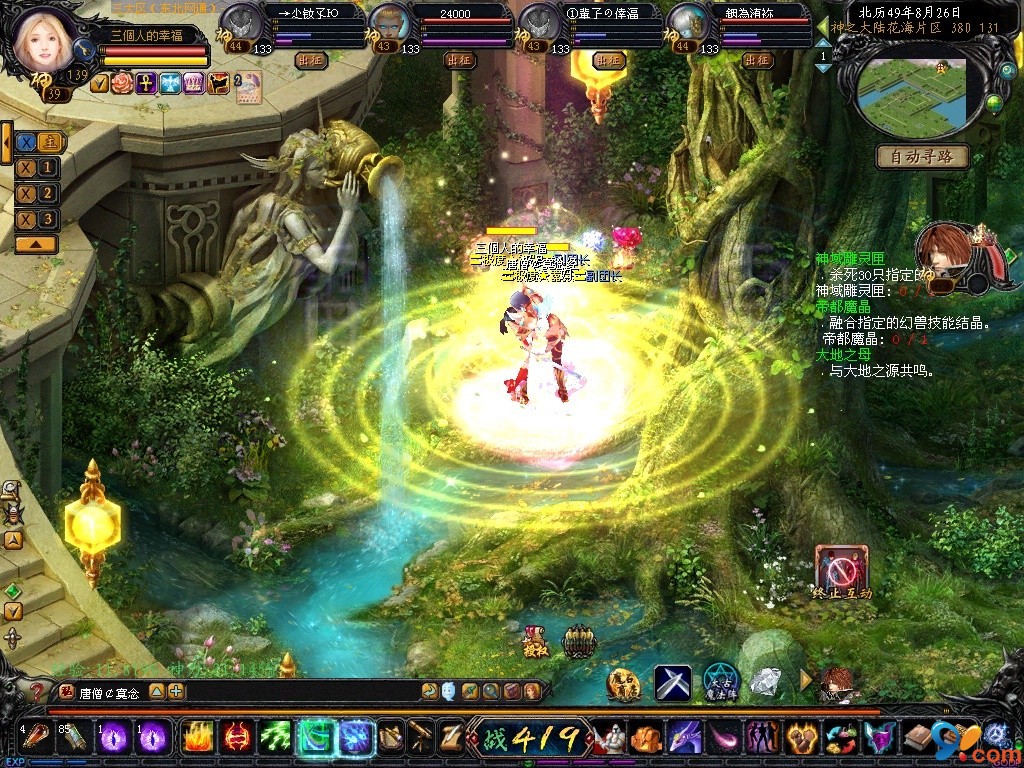This screenshot has height=768, width=1024.
Task: Click the golden fist skill icon
Action: coord(800,738)
